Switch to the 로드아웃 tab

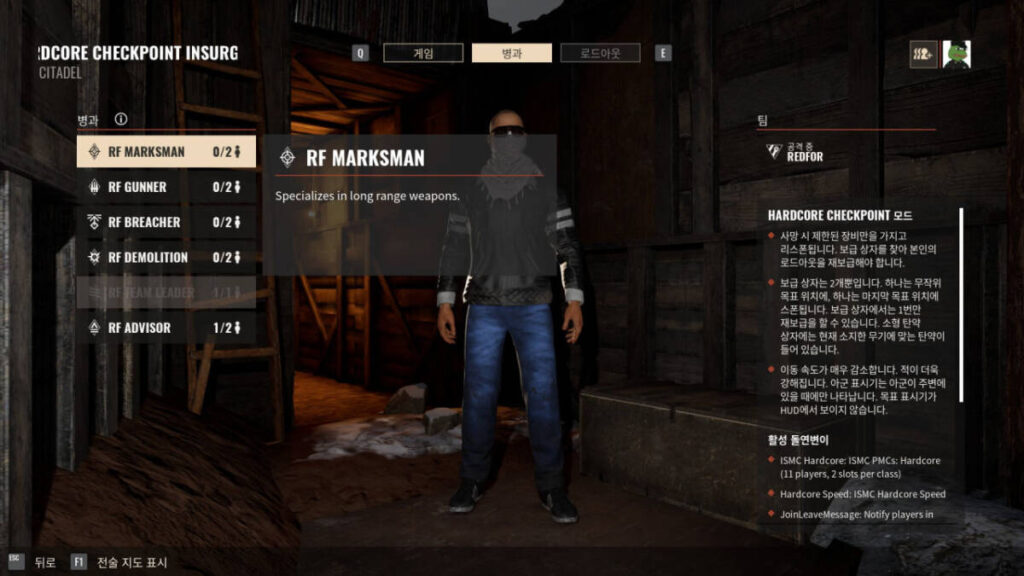click(x=600, y=53)
